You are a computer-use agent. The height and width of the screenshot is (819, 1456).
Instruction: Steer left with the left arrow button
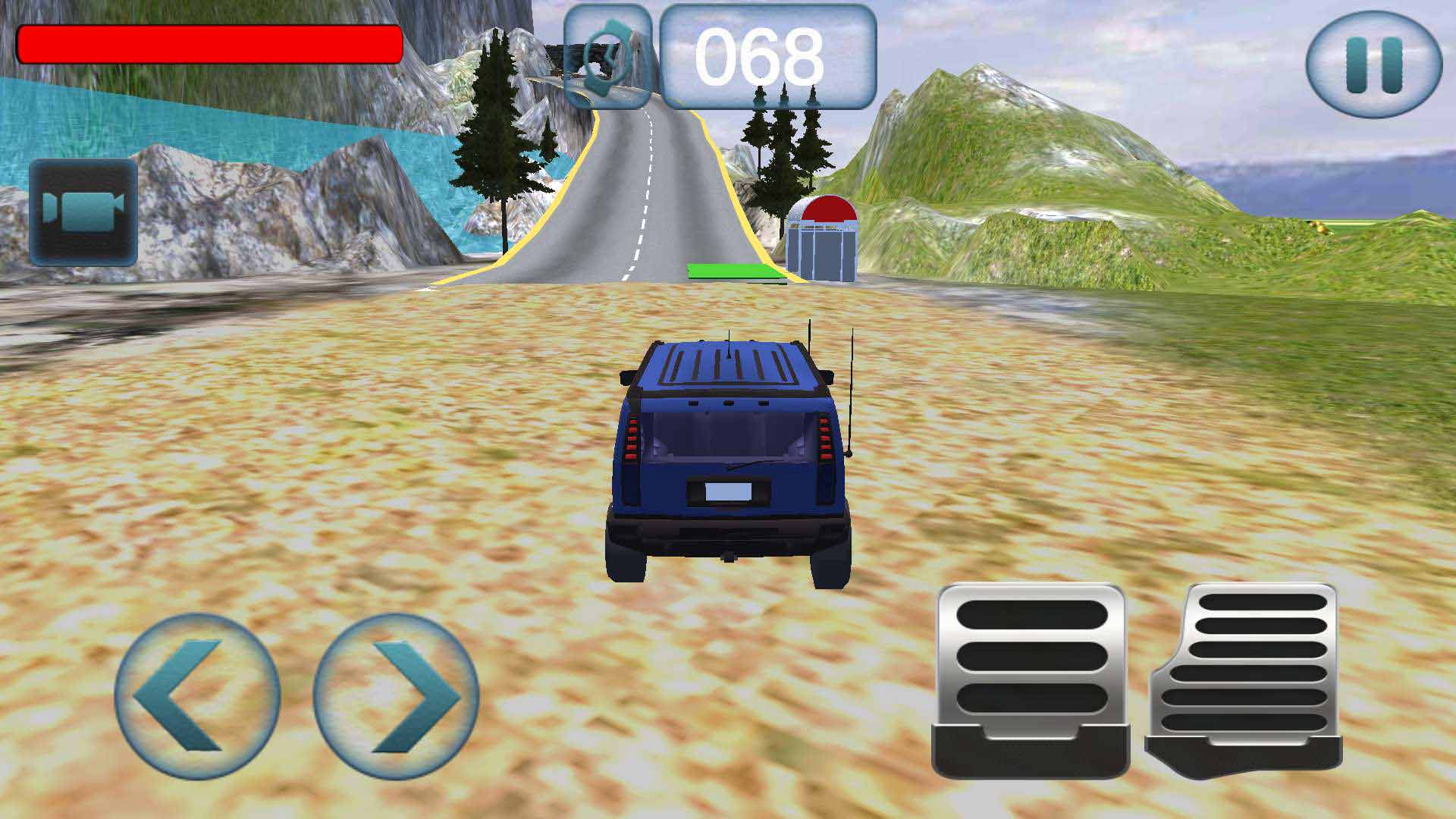pos(196,695)
